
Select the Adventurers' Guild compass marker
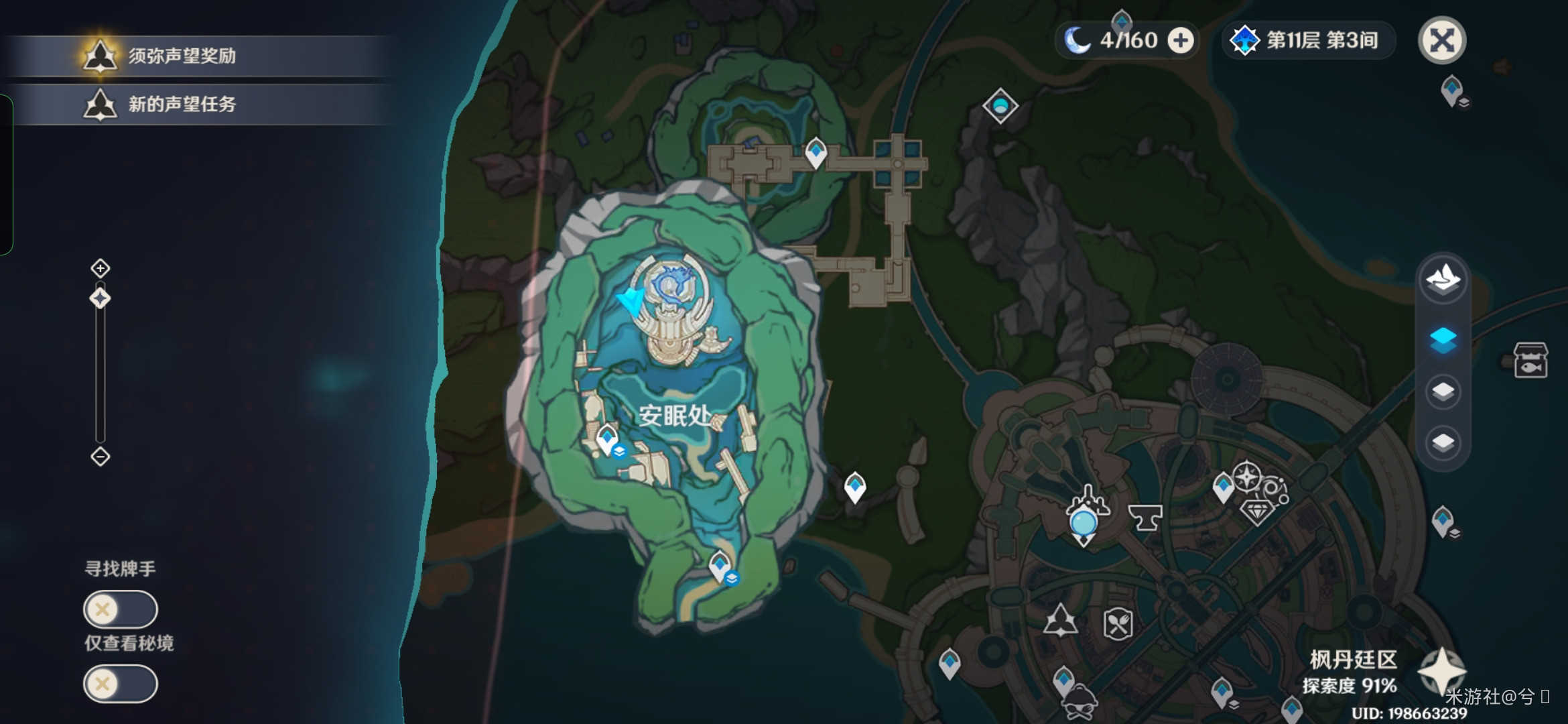pos(1247,477)
